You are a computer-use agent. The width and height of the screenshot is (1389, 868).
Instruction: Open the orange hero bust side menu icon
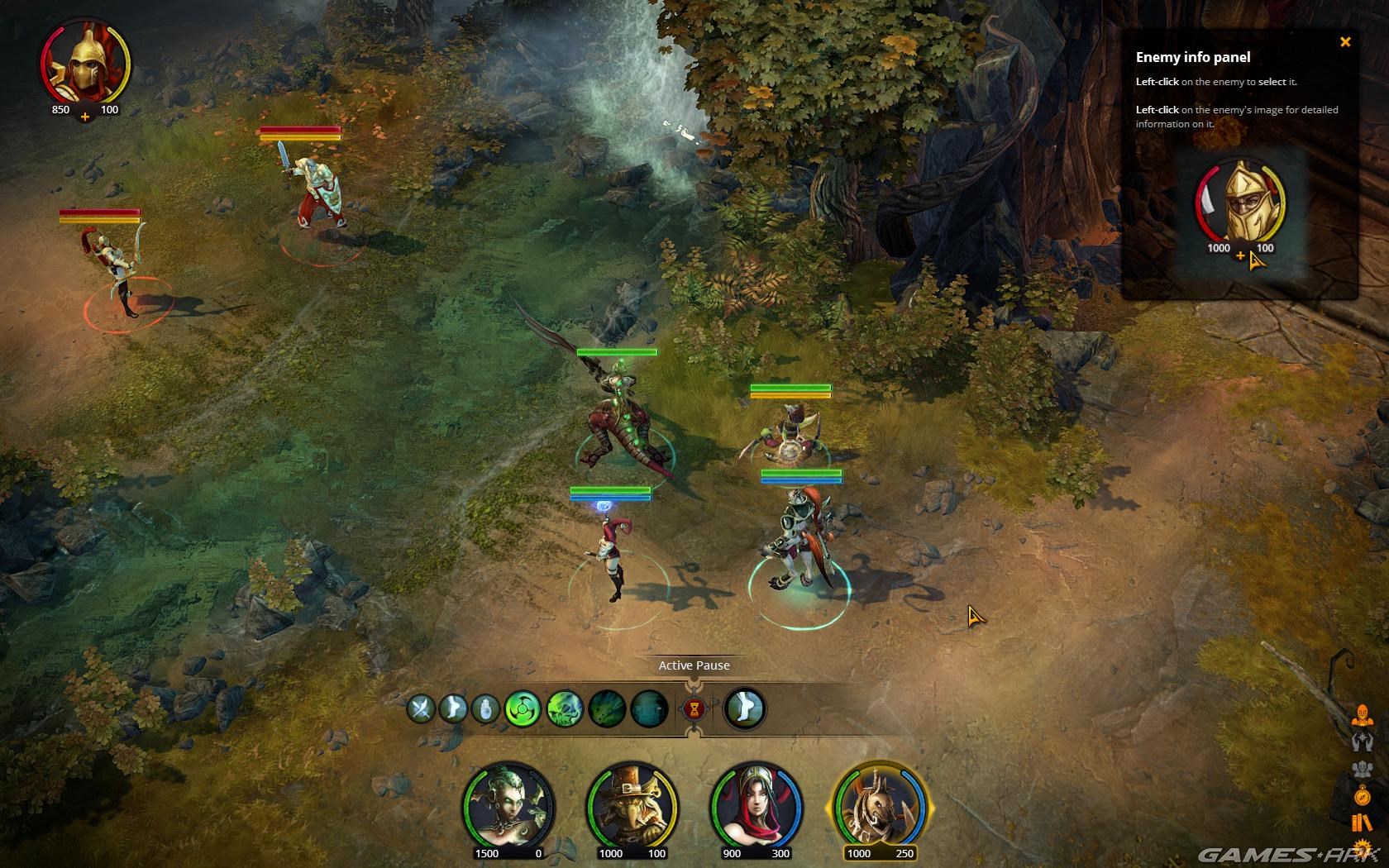[x=1361, y=716]
